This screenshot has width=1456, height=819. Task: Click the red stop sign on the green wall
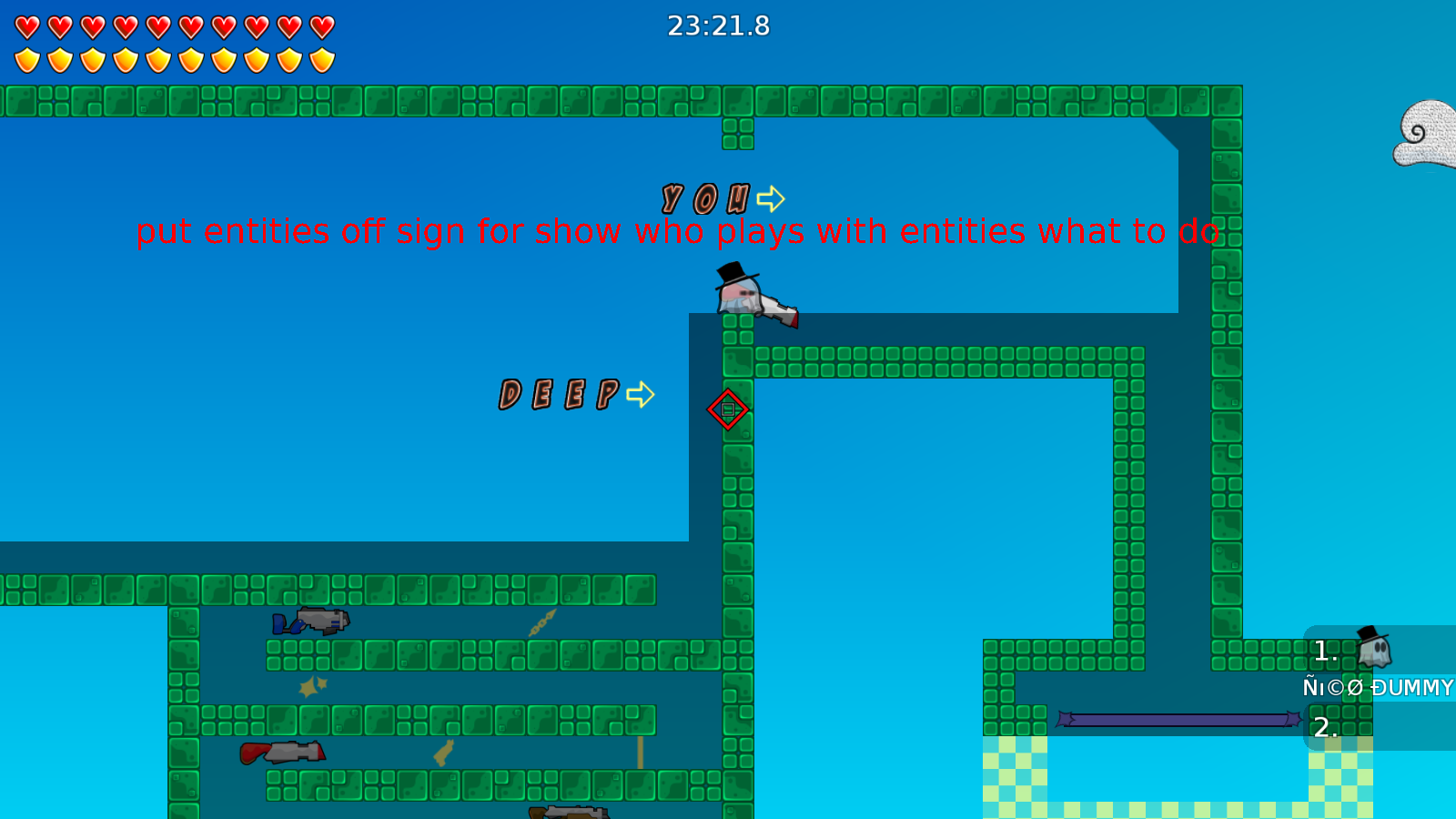(728, 409)
